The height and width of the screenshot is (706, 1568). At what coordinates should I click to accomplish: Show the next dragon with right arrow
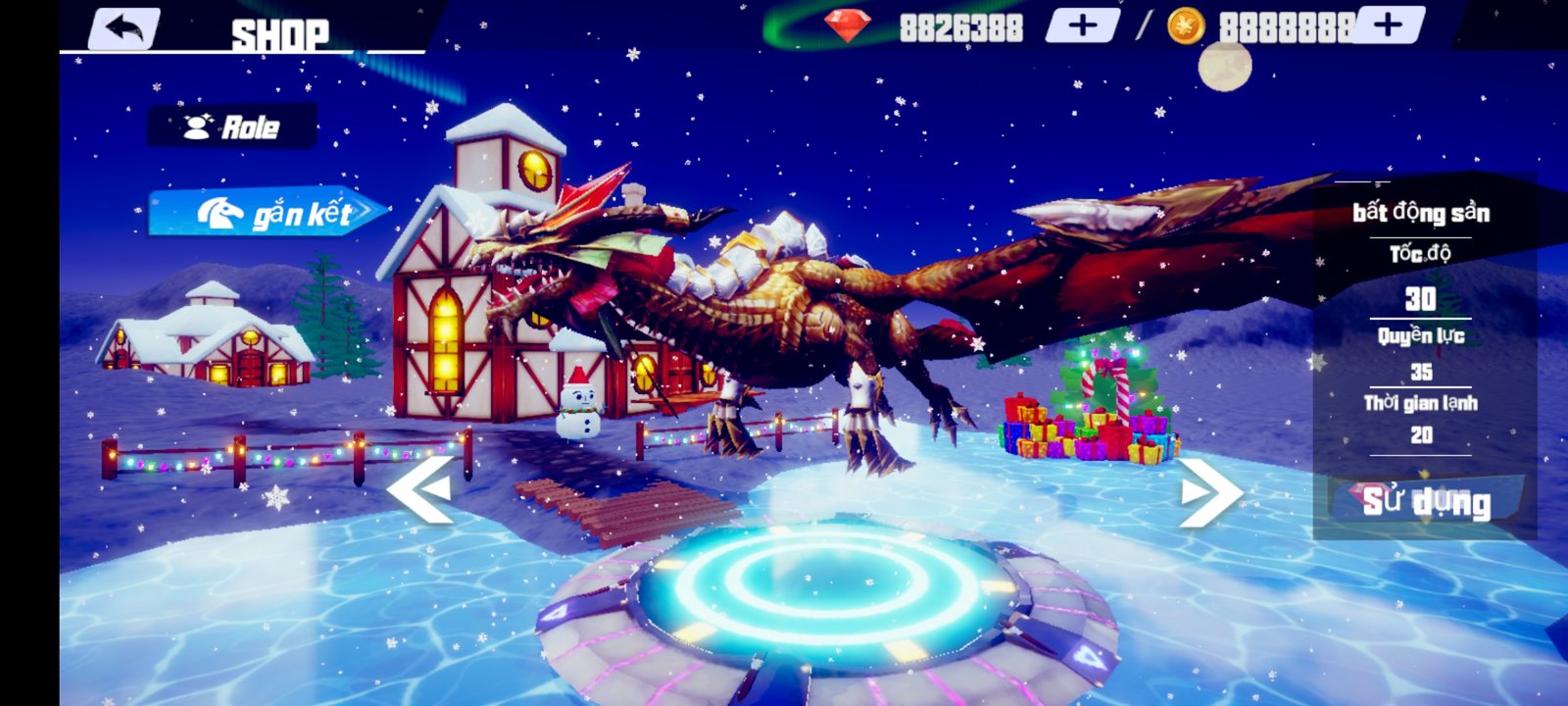tap(1208, 490)
